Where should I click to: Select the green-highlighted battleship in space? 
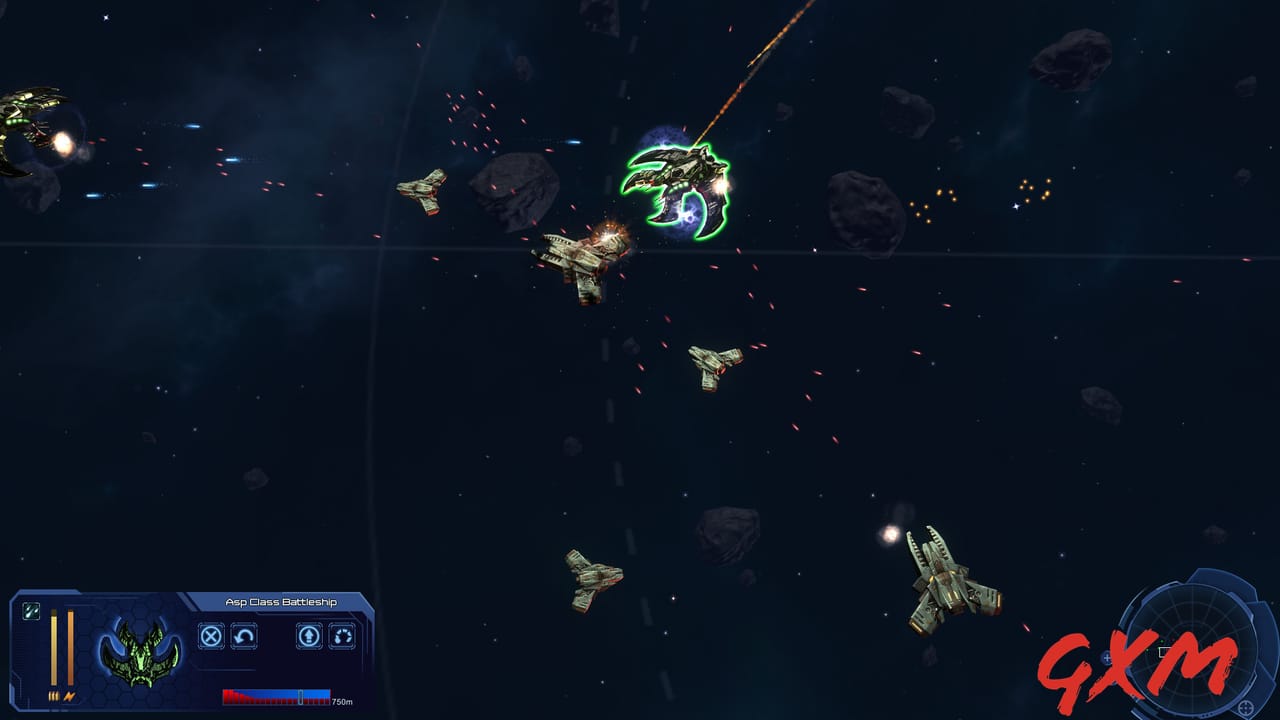point(680,185)
